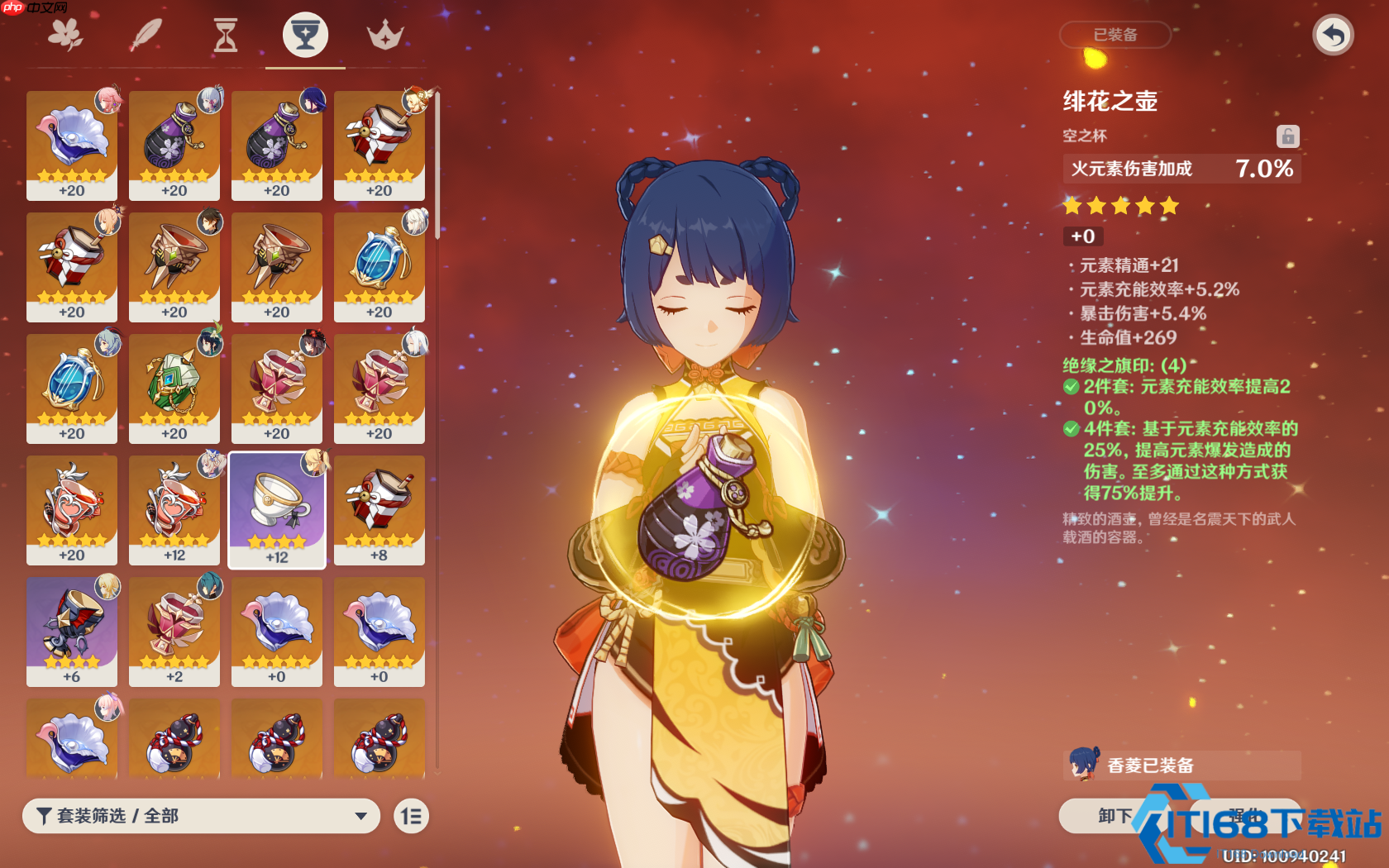Open the feather artifact tab
This screenshot has width=1389, height=868.
point(146,36)
